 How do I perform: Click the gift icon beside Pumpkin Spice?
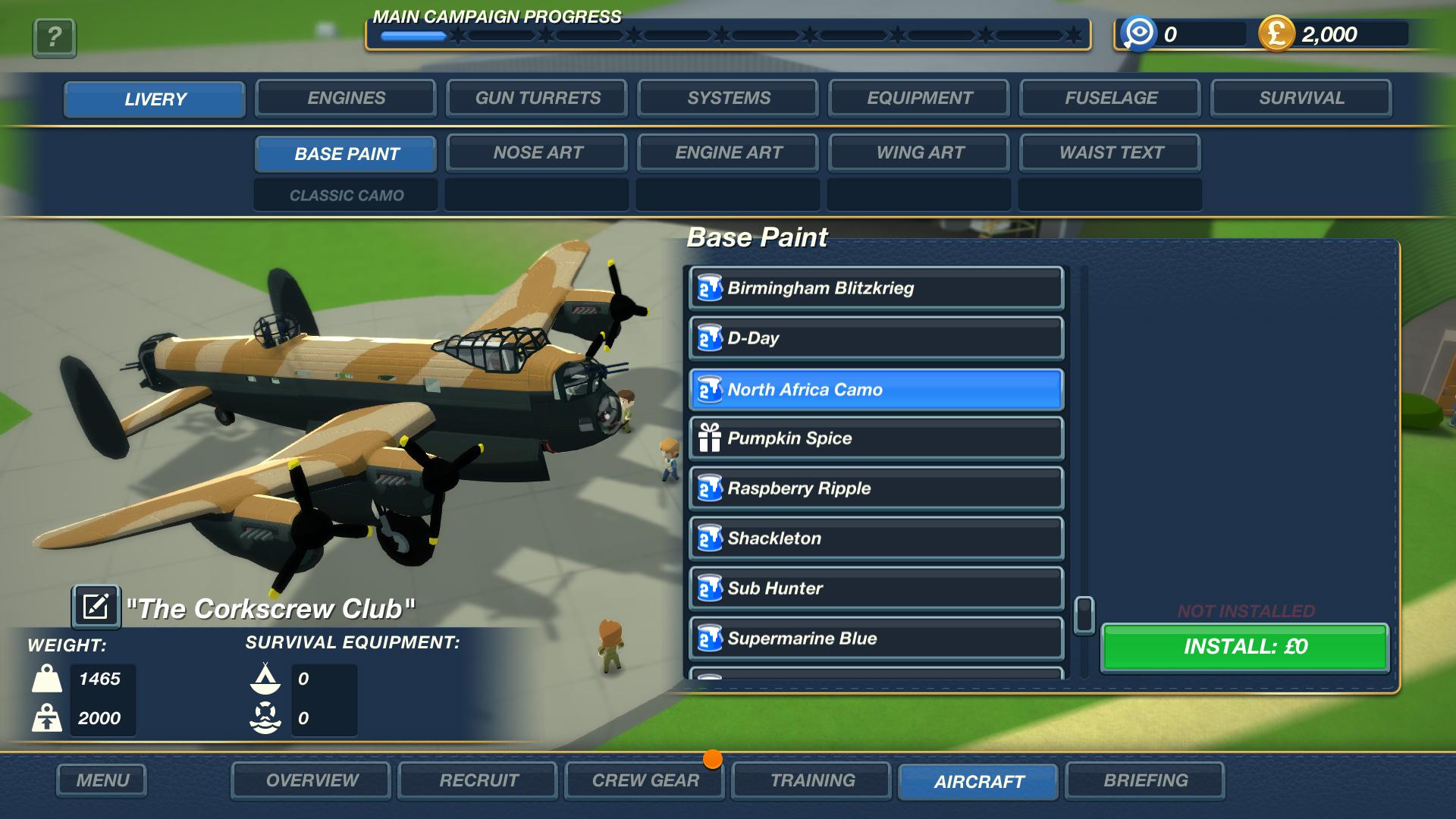pyautogui.click(x=708, y=438)
